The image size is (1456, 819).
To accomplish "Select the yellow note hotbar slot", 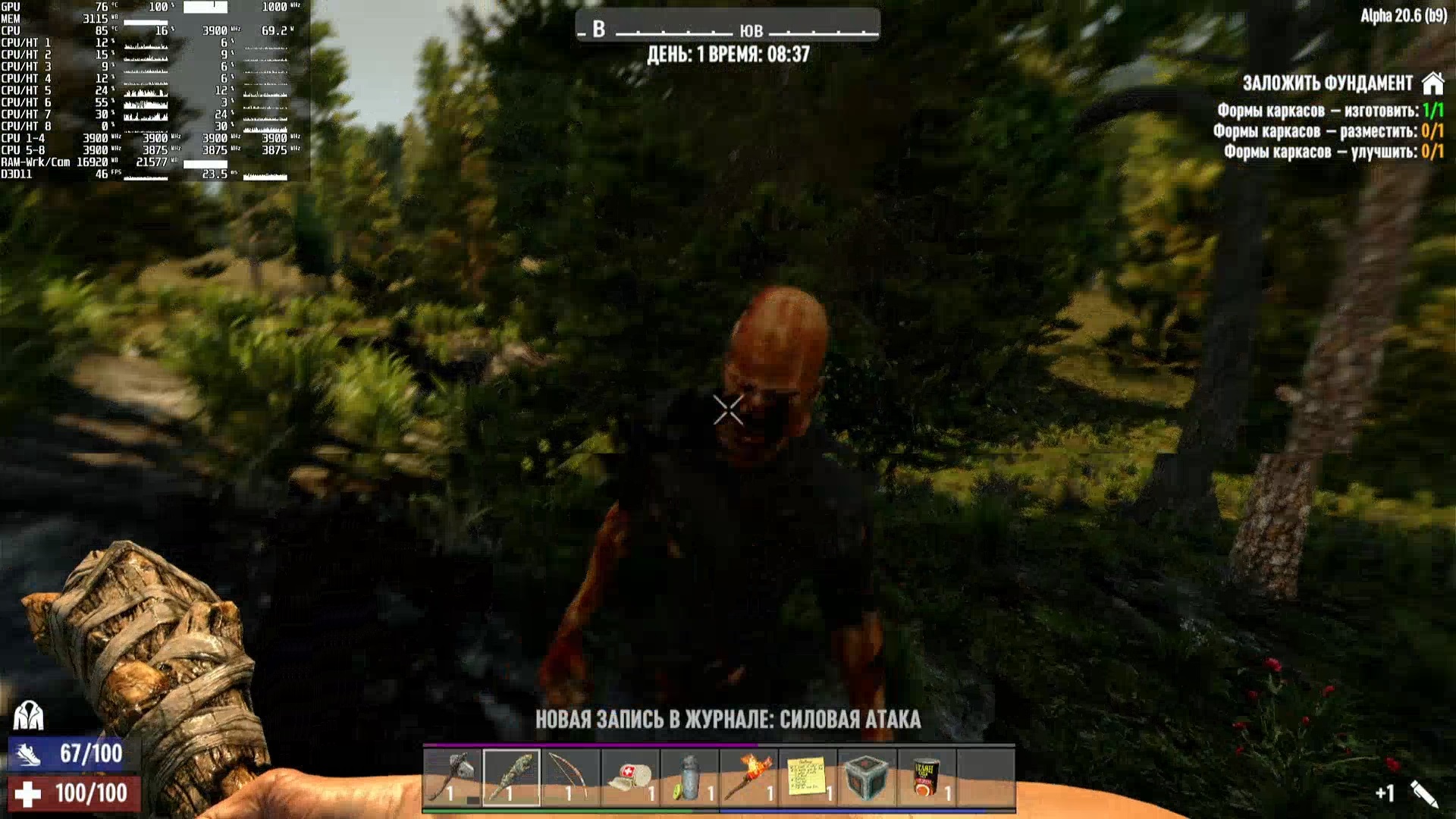I will [x=808, y=777].
